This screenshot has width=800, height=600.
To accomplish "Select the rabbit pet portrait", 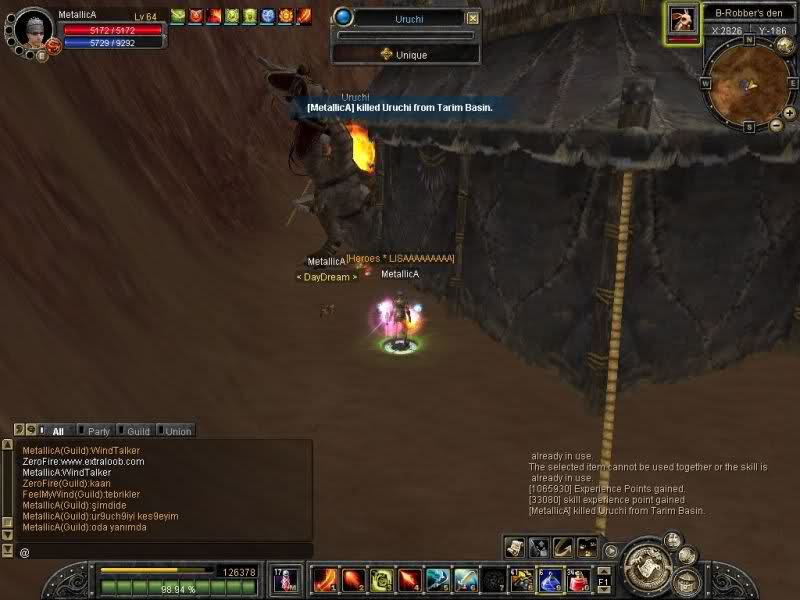I will coord(683,20).
